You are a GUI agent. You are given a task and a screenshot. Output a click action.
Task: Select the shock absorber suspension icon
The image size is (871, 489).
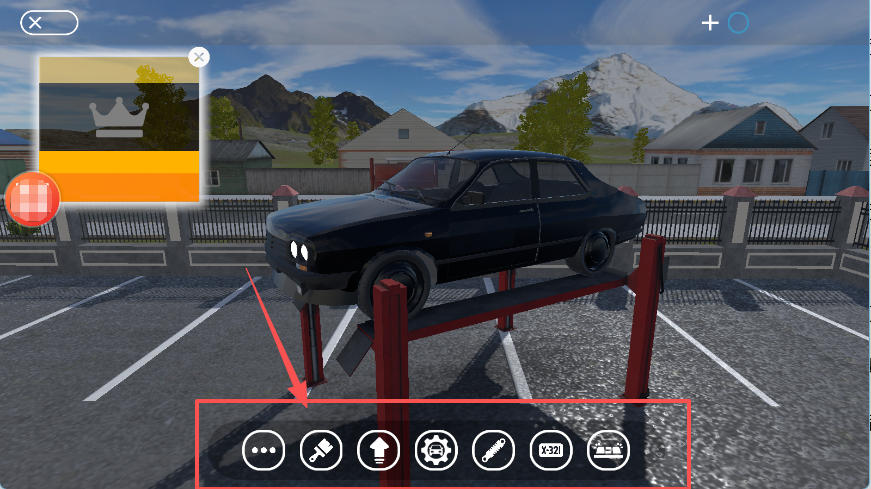pyautogui.click(x=493, y=451)
